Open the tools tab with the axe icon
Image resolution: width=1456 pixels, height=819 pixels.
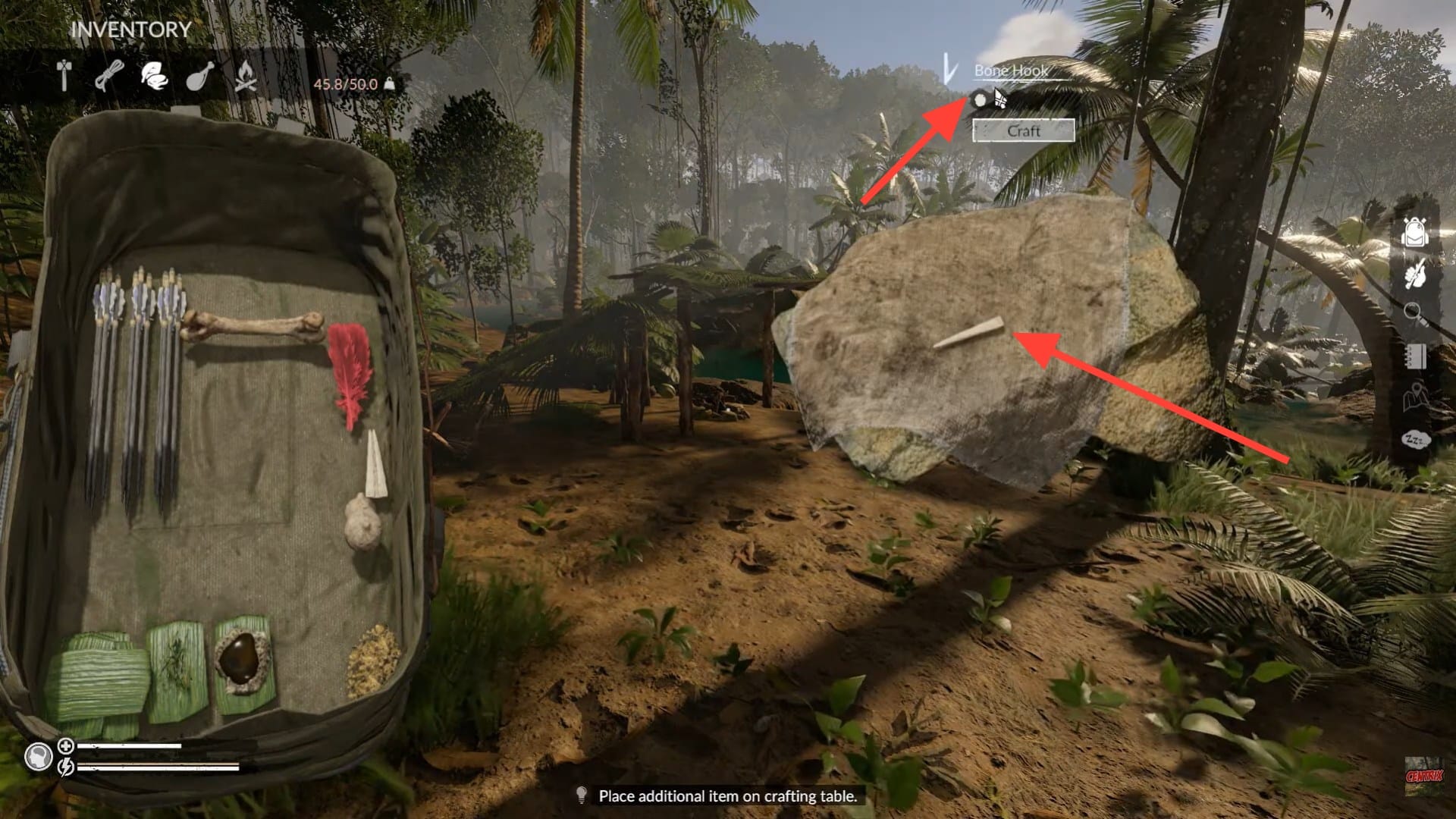click(64, 76)
